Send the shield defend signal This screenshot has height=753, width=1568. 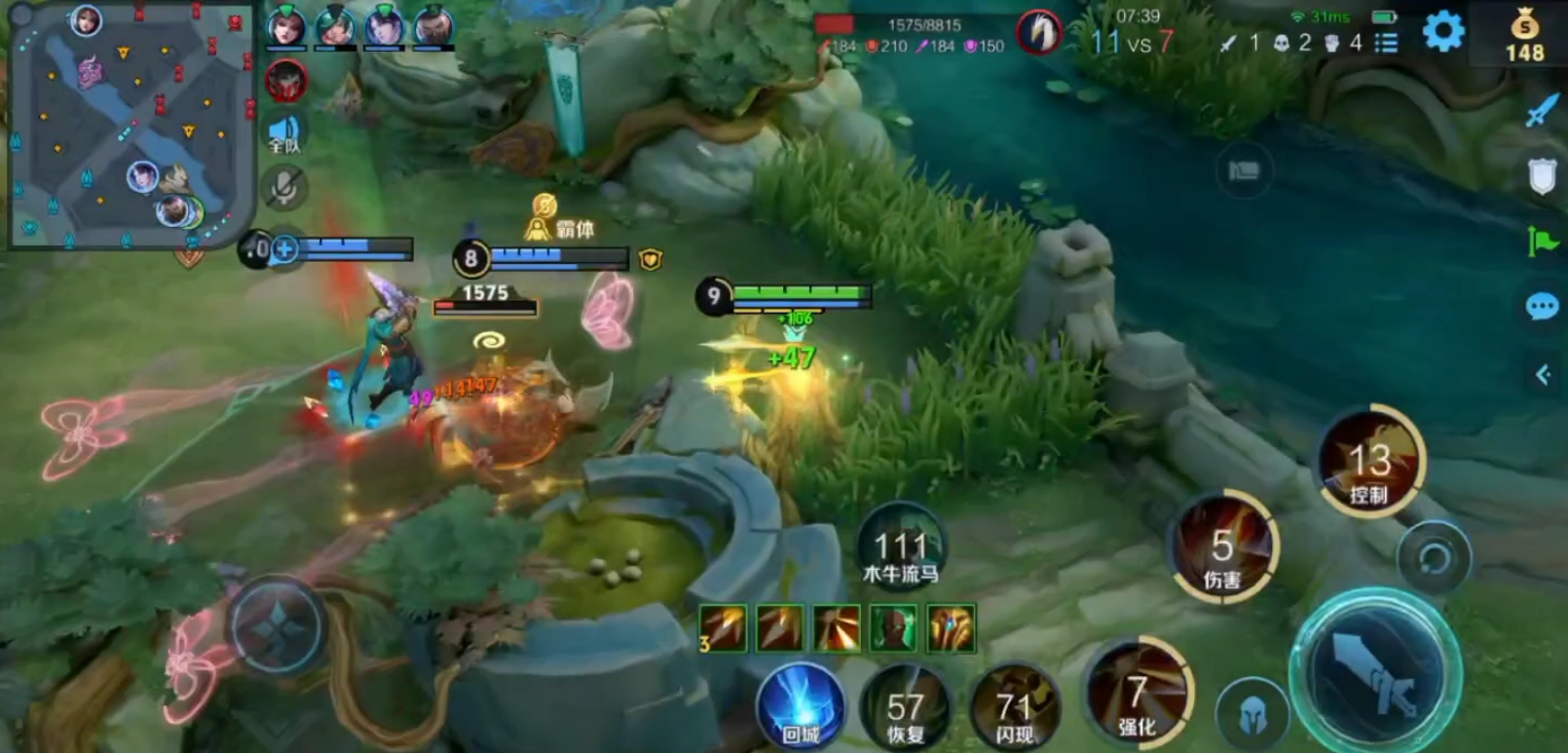(x=1542, y=176)
